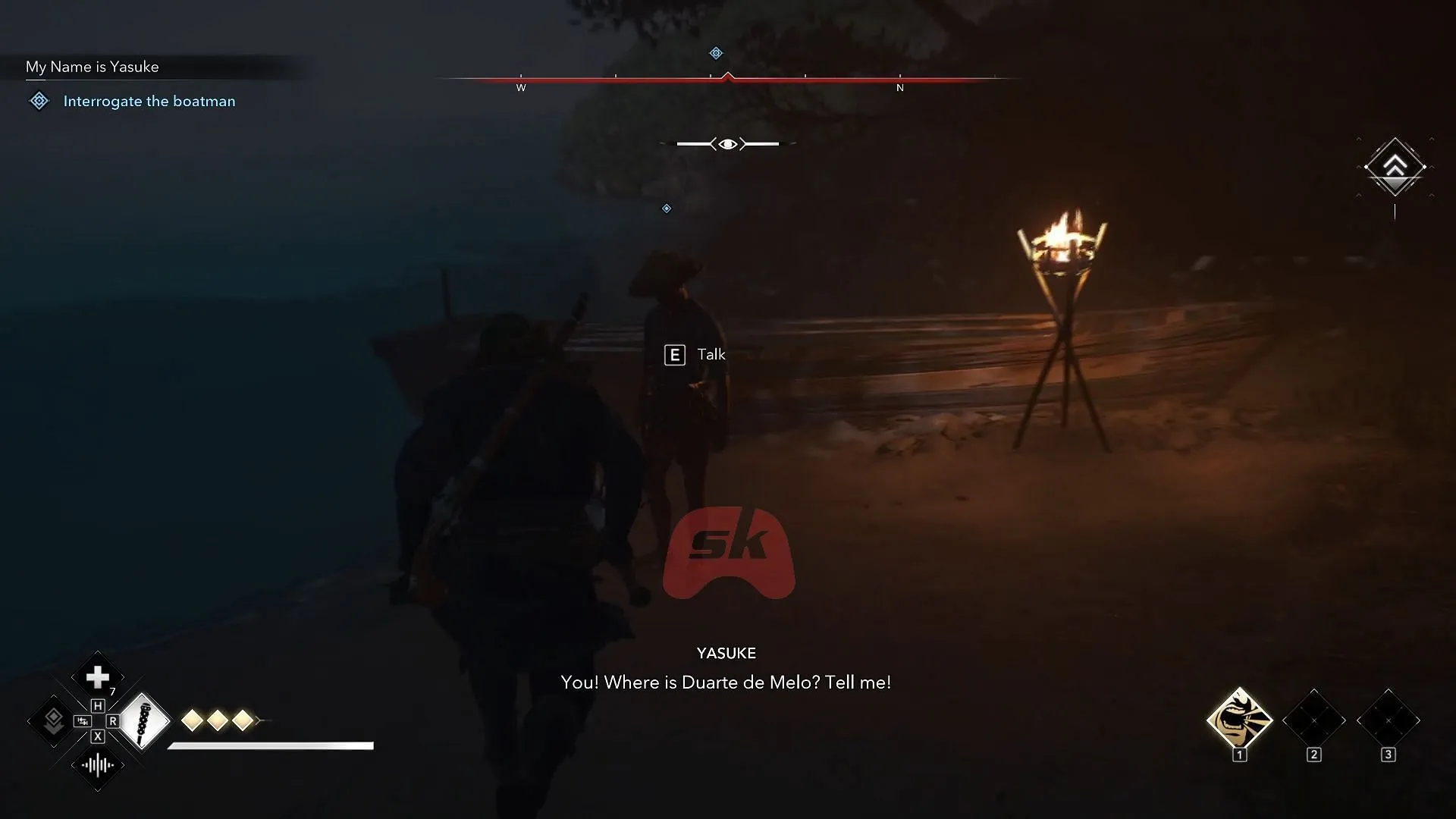1456x819 pixels.
Task: Select the quest title 'My Name is Yasuke'
Action: coord(92,67)
